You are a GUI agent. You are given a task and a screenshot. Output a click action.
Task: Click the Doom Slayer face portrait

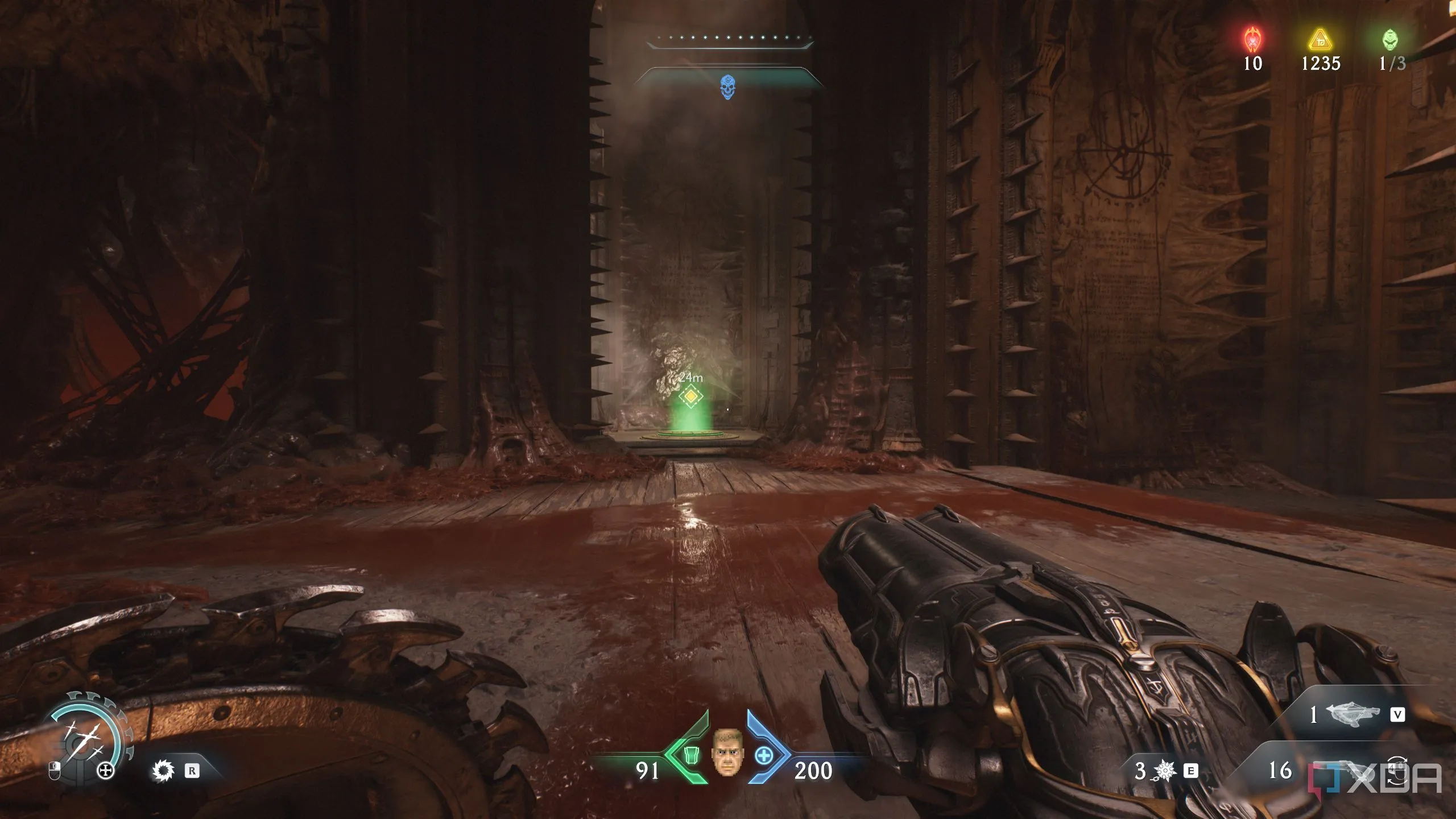(727, 752)
